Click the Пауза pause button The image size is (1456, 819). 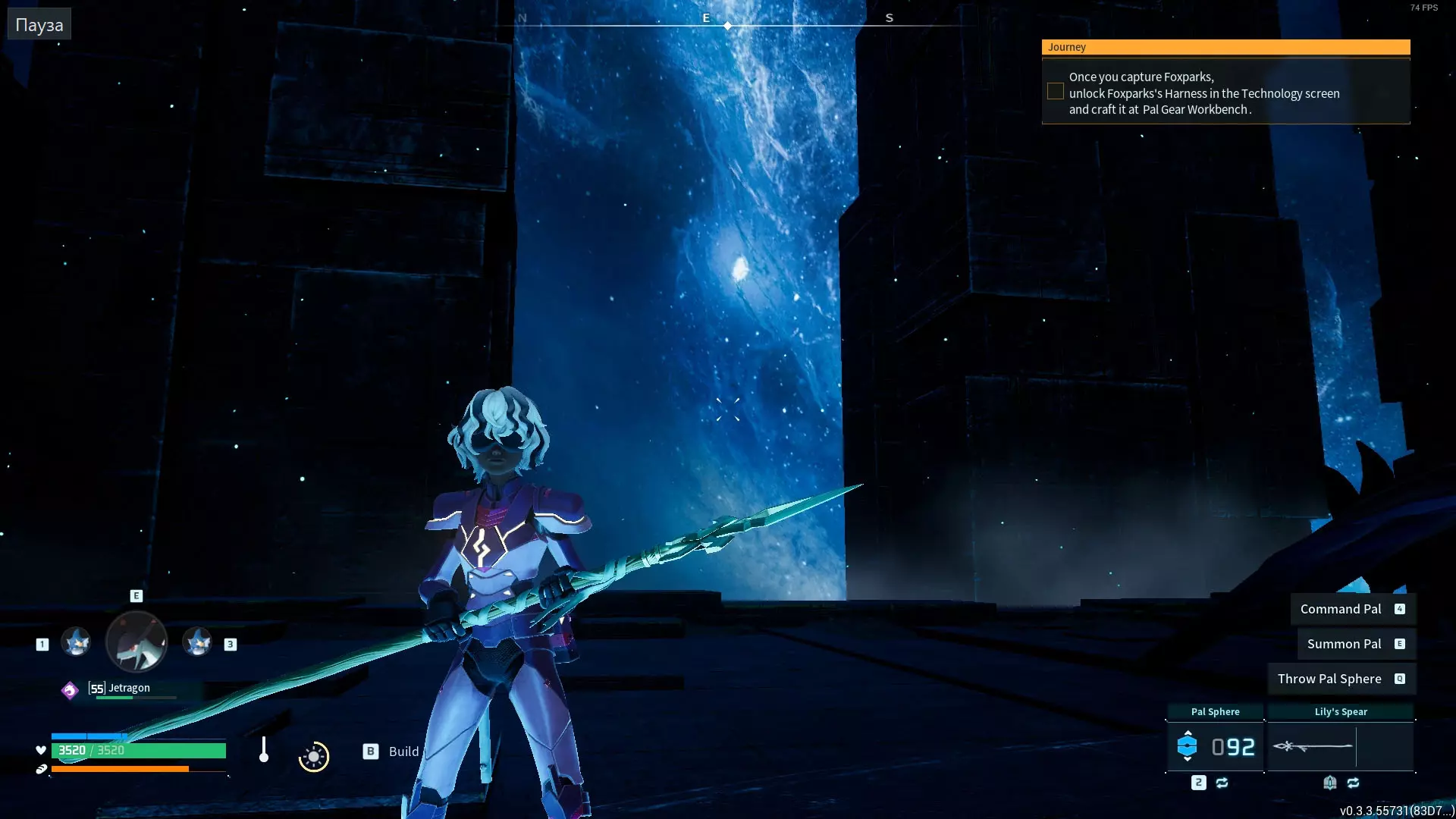(39, 25)
